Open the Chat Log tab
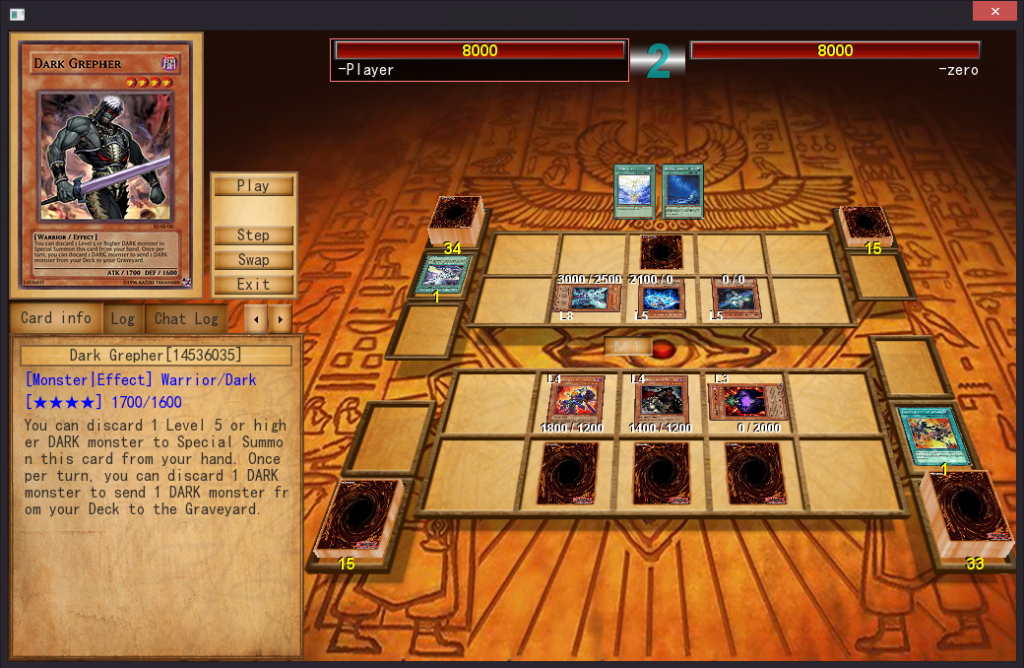 185,319
